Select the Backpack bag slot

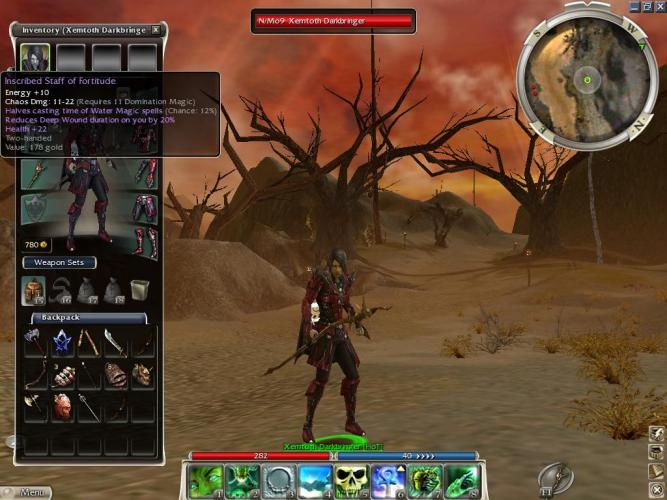point(35,291)
